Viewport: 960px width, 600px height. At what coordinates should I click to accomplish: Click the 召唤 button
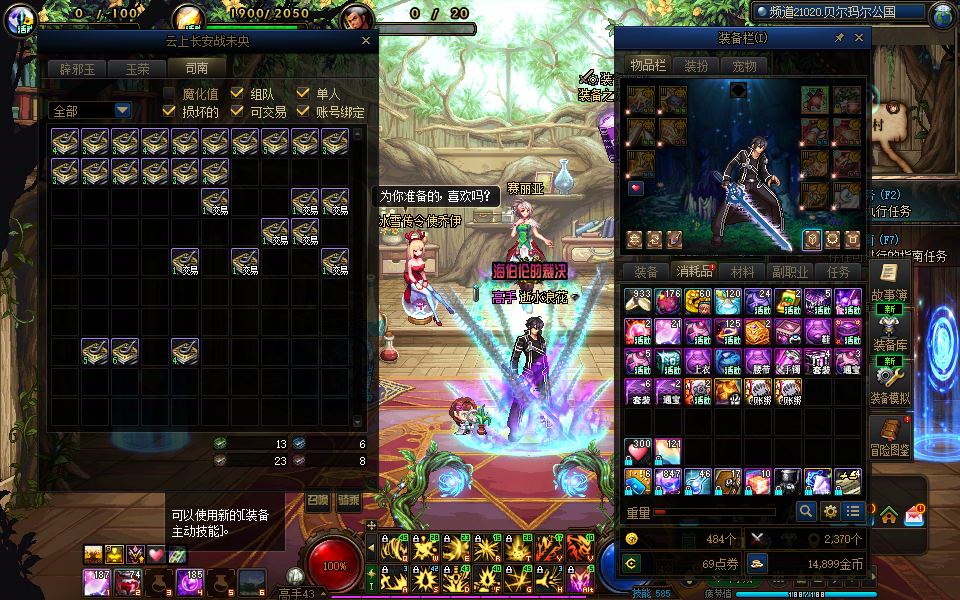pos(317,500)
